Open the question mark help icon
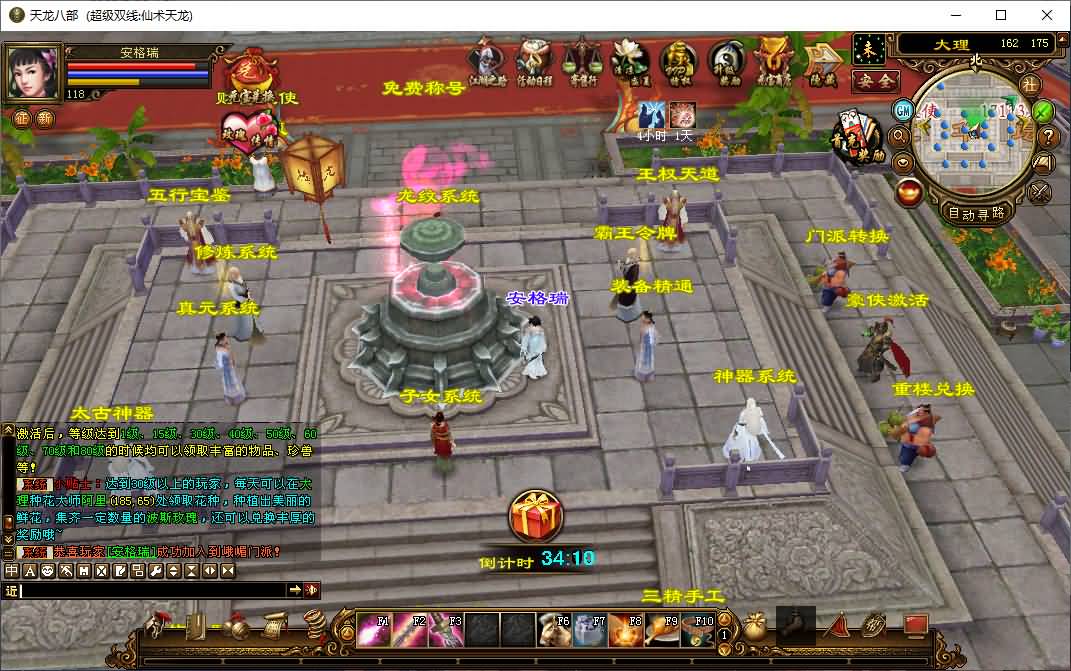The width and height of the screenshot is (1071, 671). (1048, 137)
